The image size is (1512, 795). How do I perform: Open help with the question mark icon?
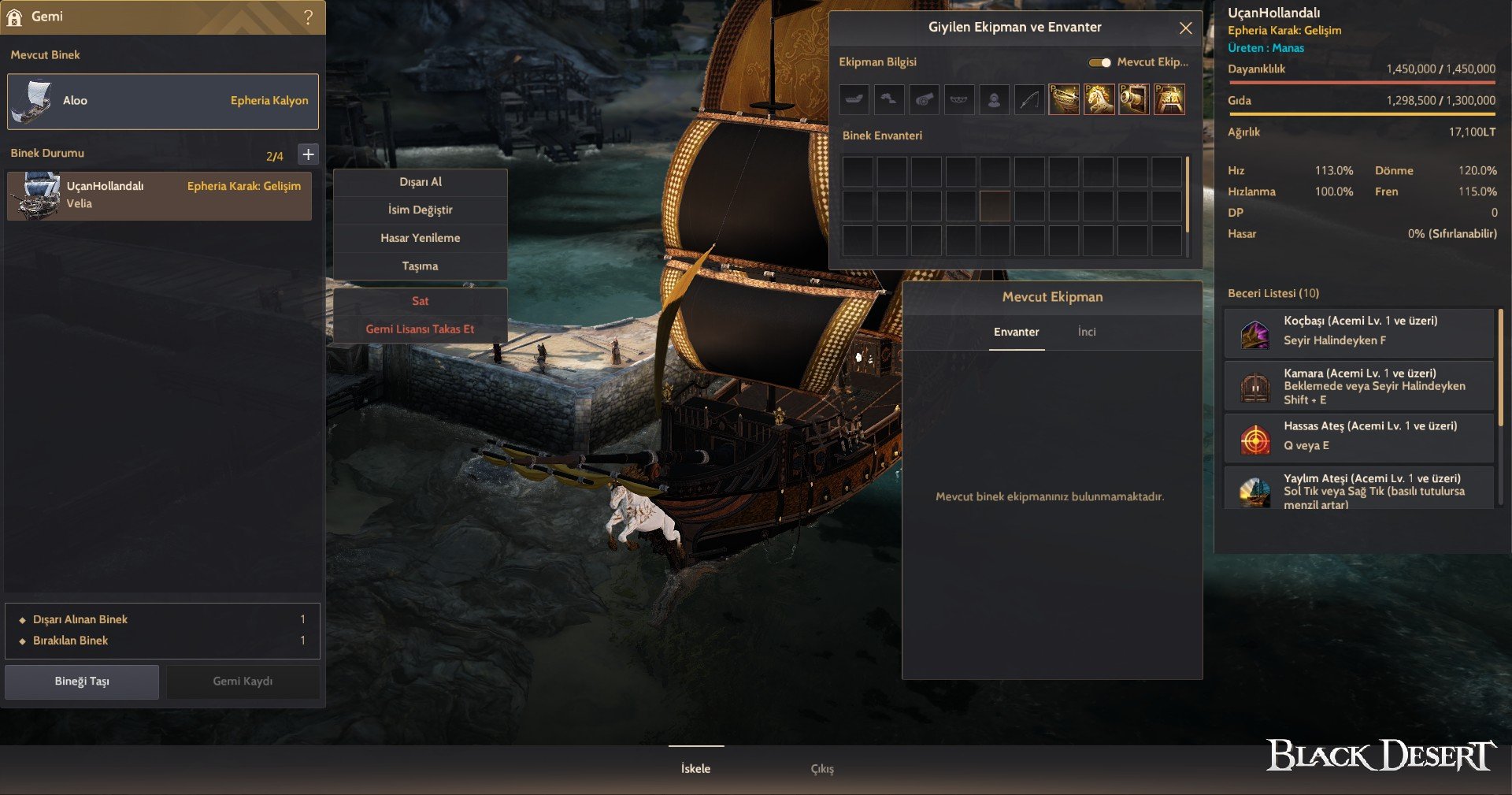[308, 17]
